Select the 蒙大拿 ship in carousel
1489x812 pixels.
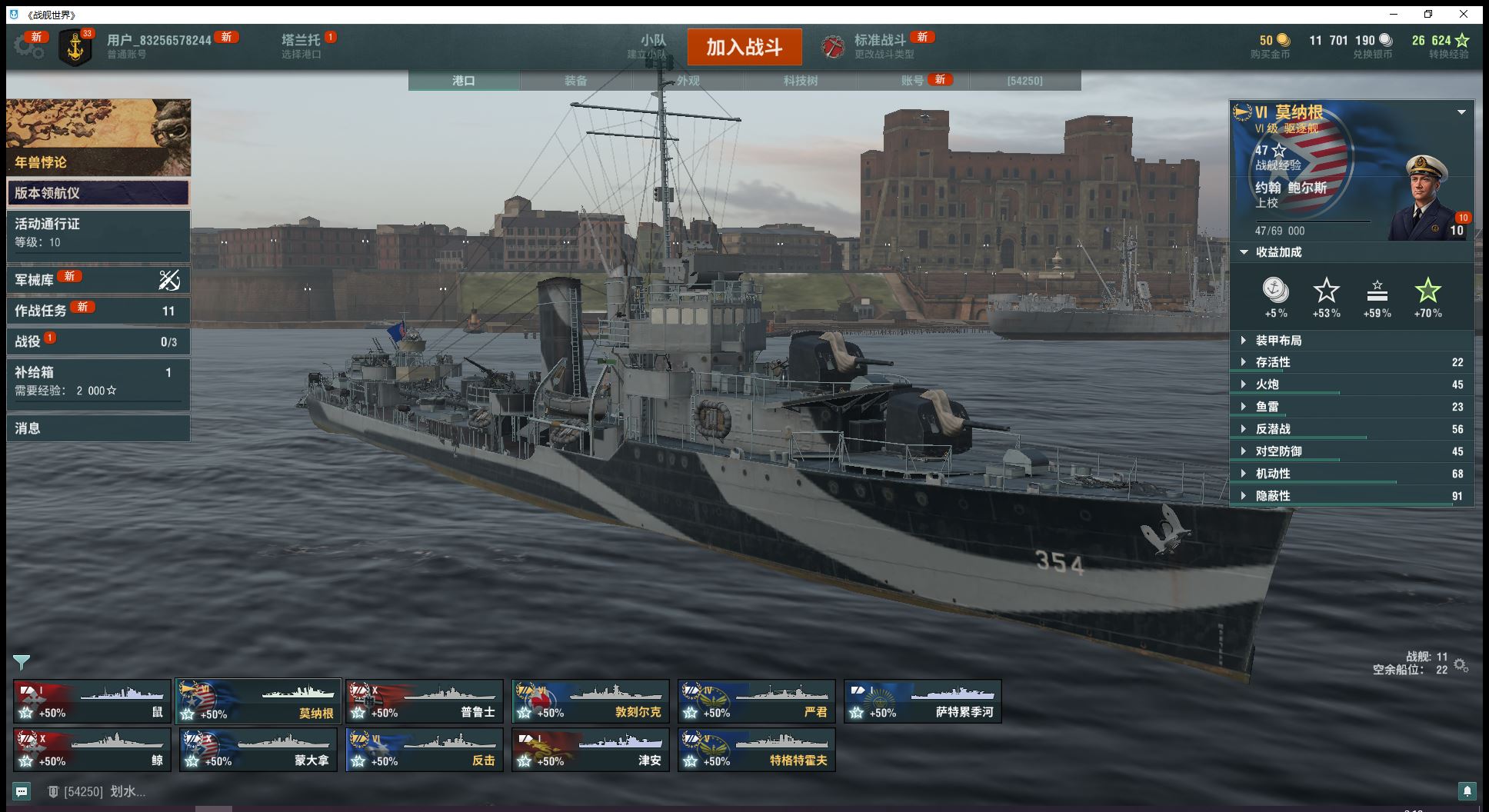(258, 750)
